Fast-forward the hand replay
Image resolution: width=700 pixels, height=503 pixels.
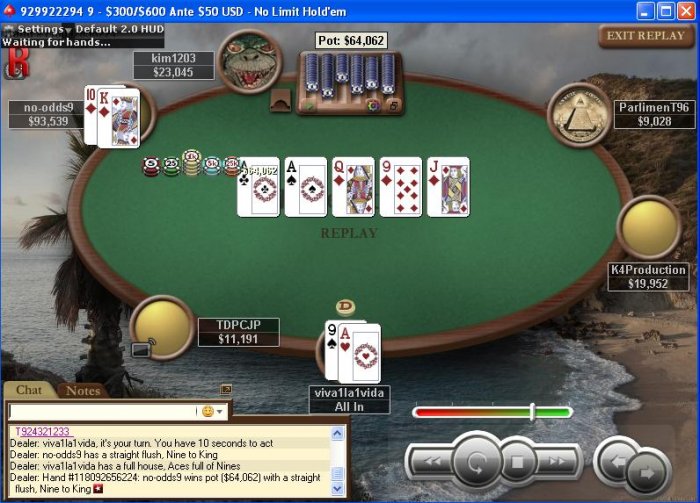(x=558, y=462)
